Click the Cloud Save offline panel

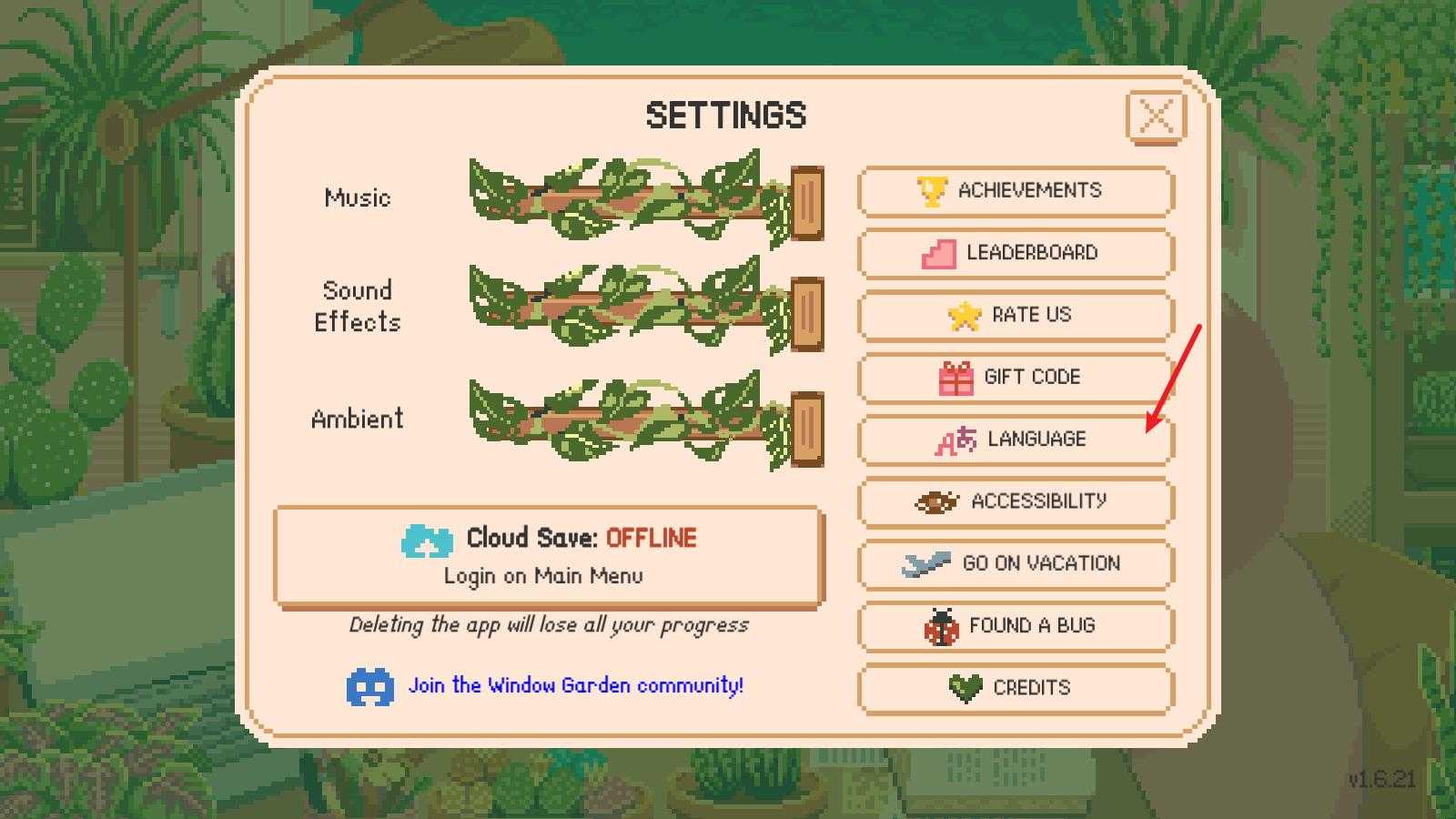tap(548, 555)
